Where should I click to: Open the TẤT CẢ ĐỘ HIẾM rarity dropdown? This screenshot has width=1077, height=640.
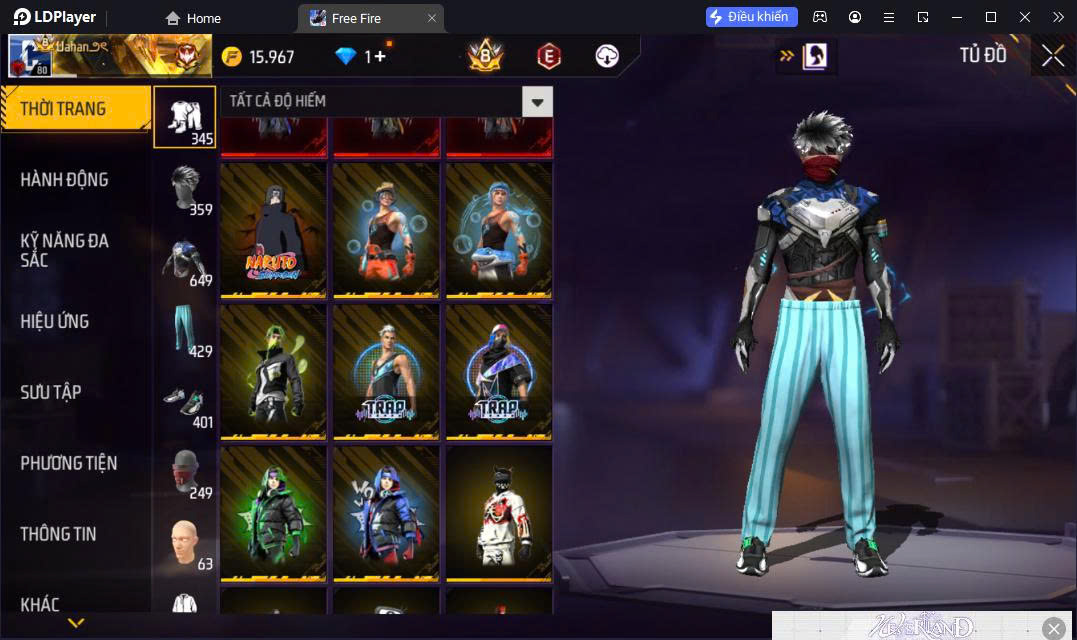(x=537, y=101)
